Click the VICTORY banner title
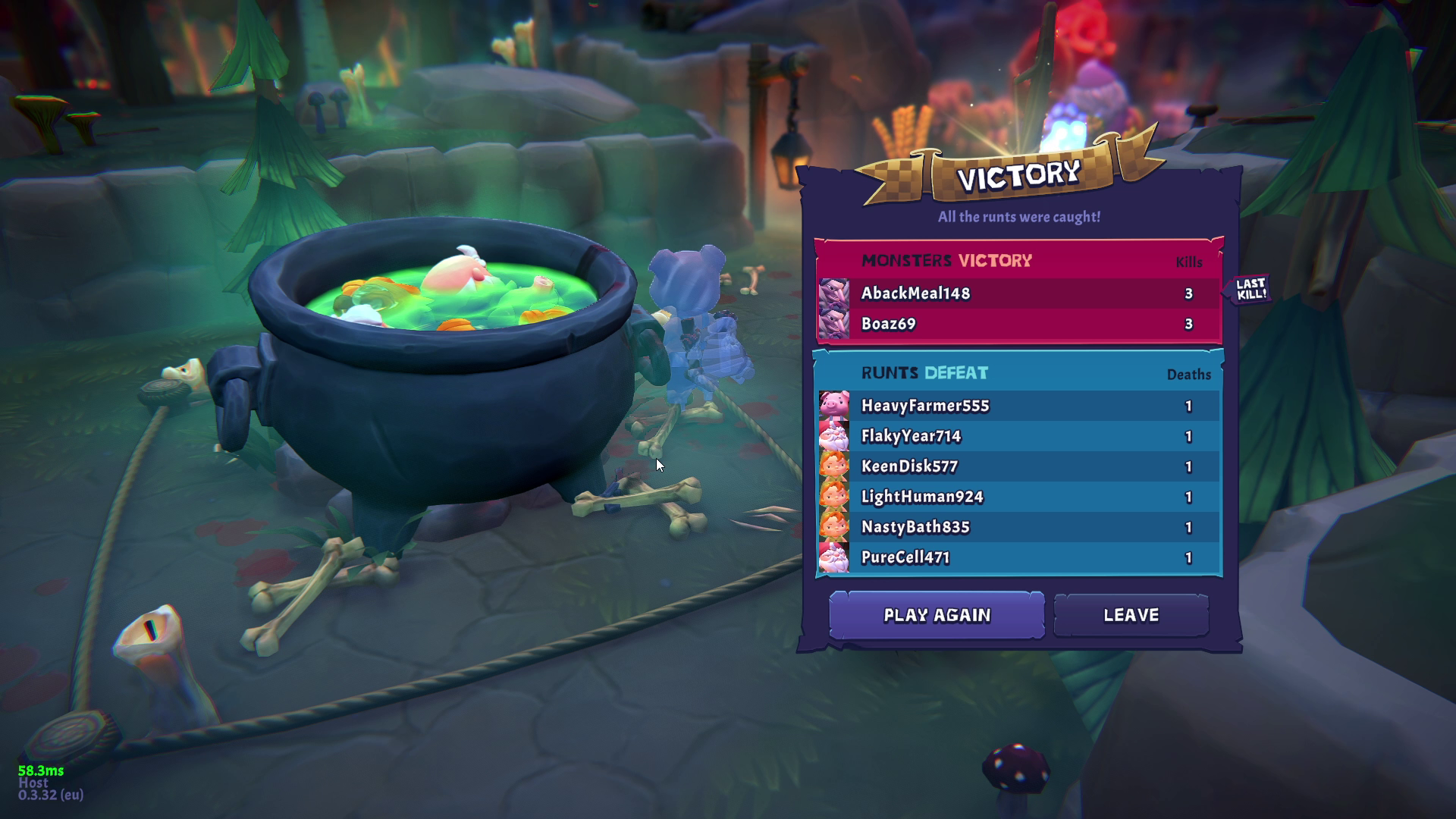Screen dimensions: 1456x819 pyautogui.click(x=1018, y=174)
